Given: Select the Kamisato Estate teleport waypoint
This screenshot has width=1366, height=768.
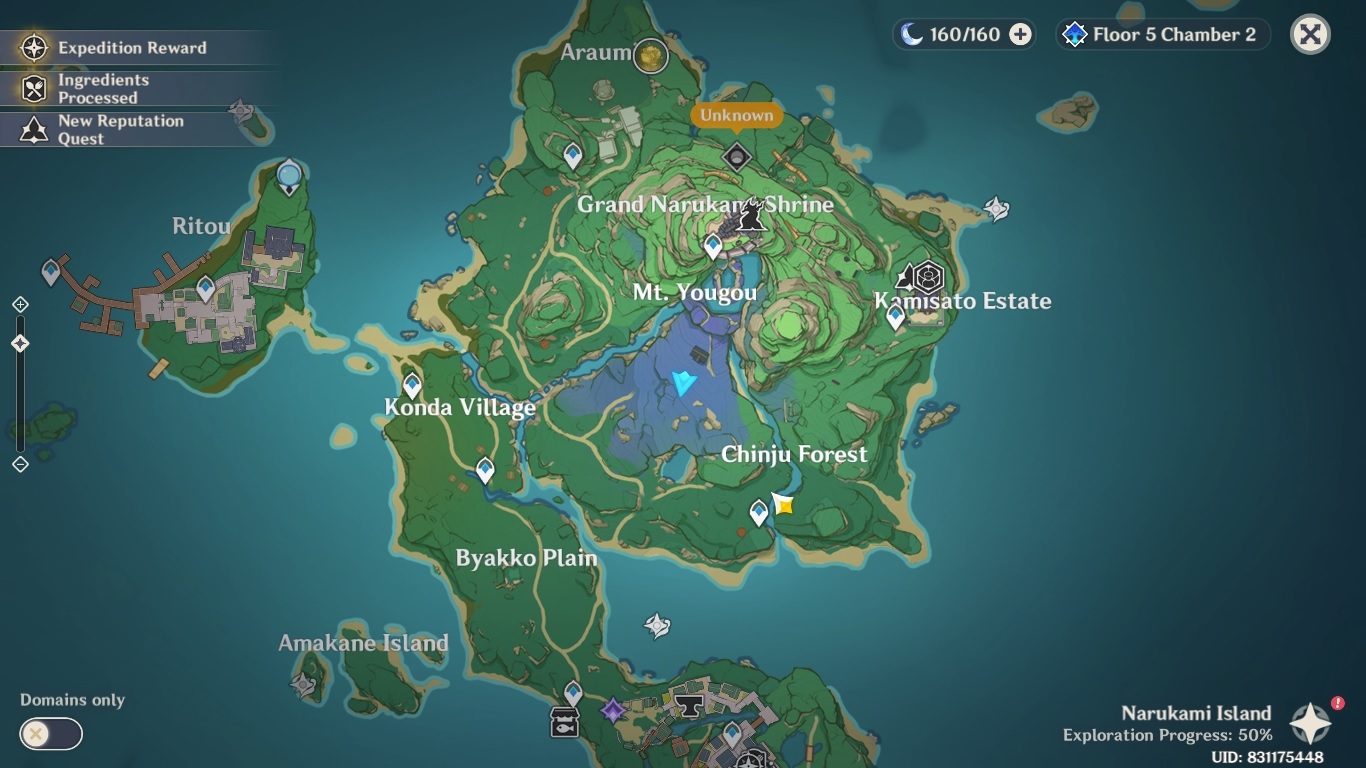Looking at the screenshot, I should point(895,317).
